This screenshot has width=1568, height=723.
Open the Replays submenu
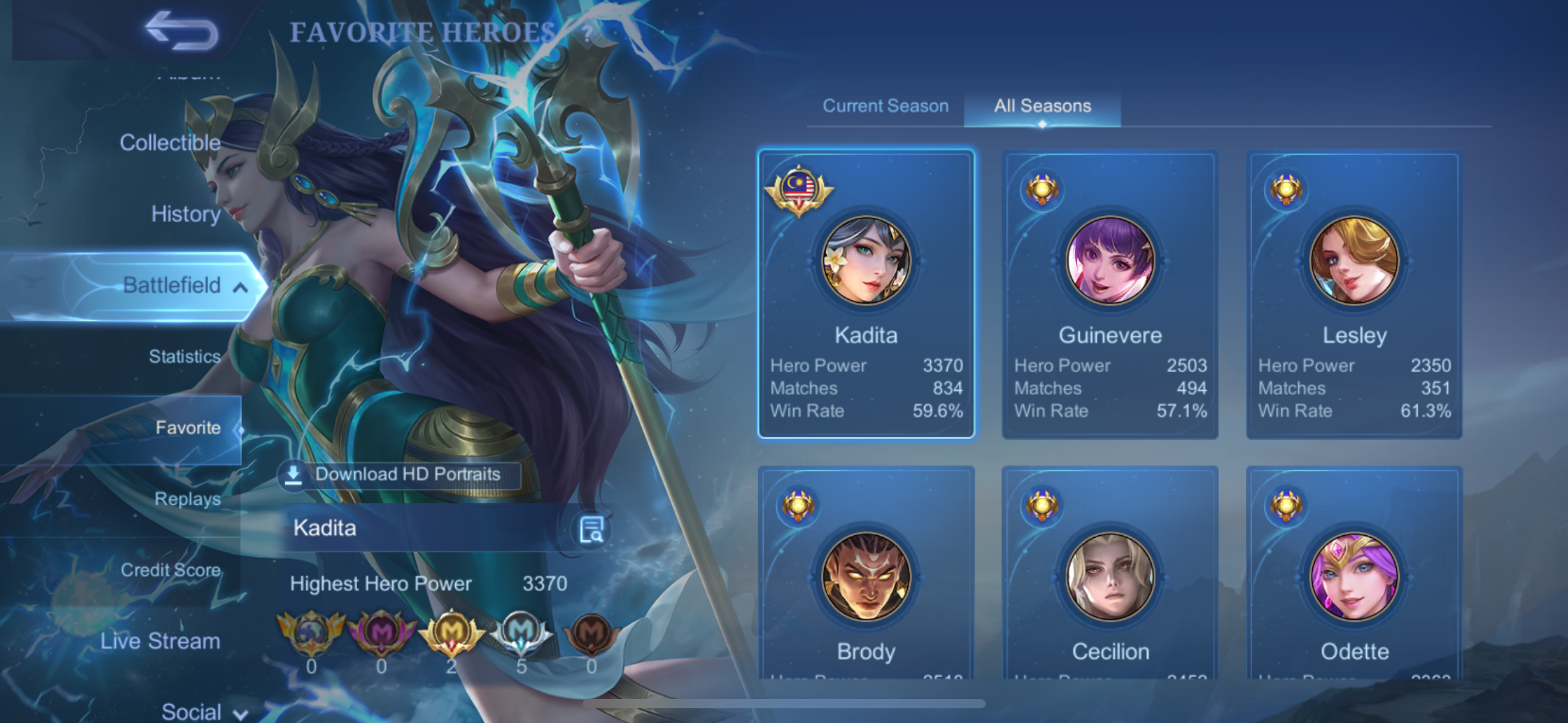click(187, 499)
